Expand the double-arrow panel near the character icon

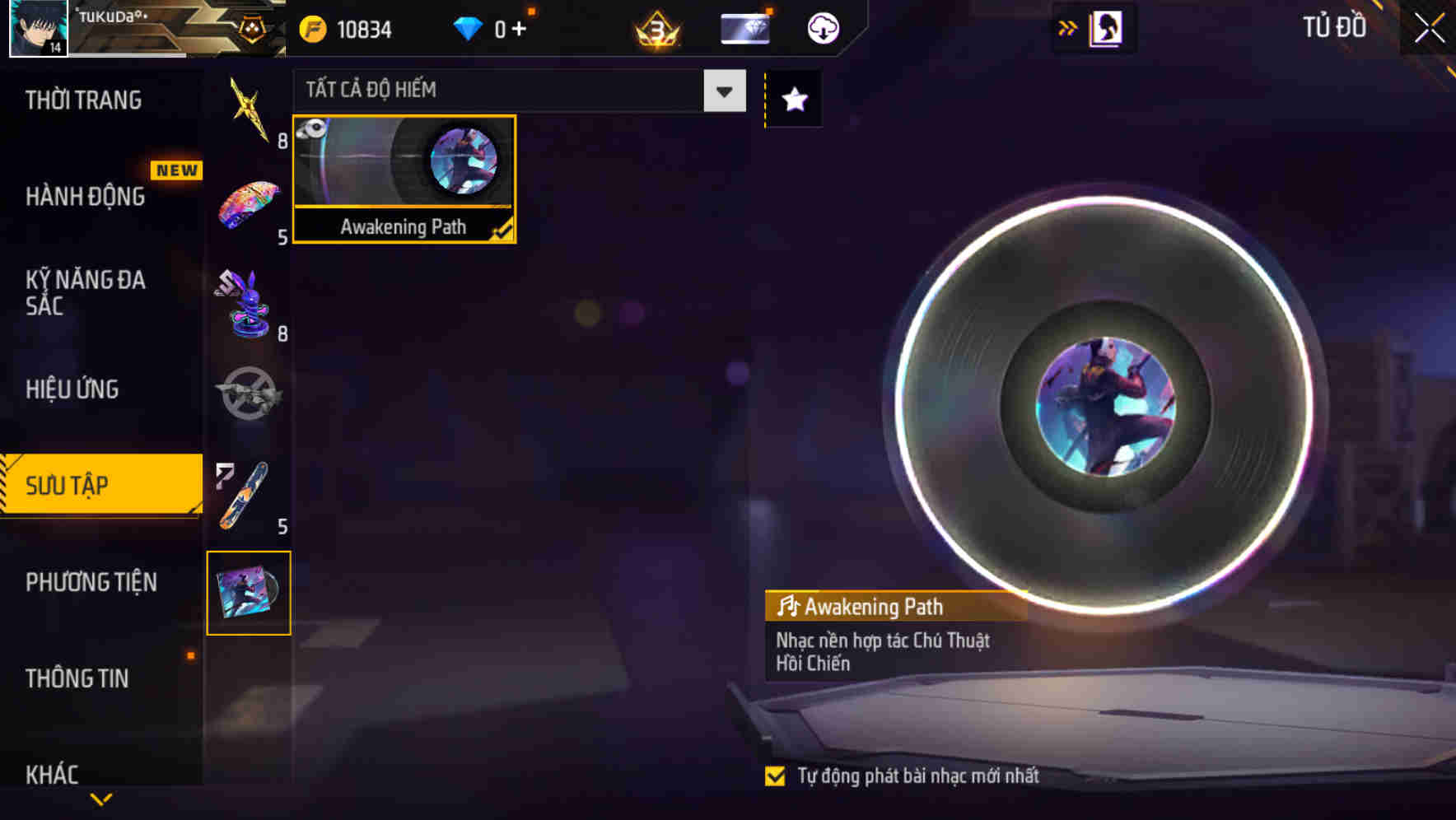1068,26
